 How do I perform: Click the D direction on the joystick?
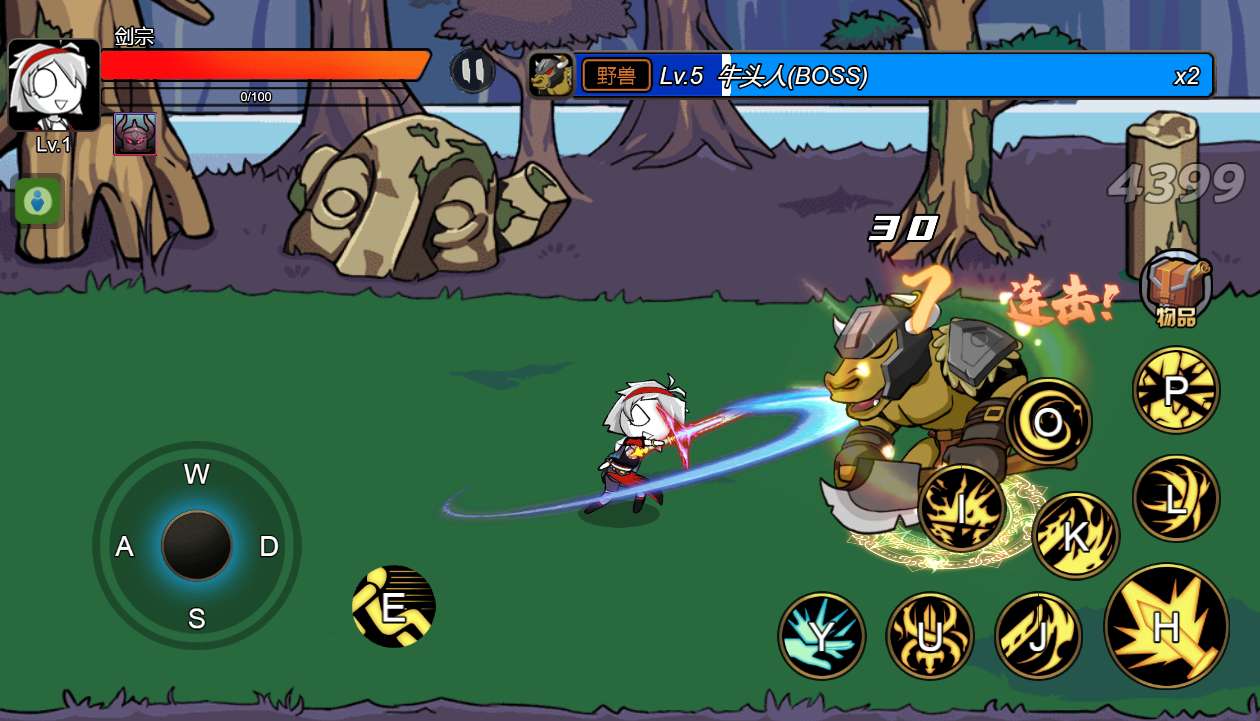[x=269, y=546]
